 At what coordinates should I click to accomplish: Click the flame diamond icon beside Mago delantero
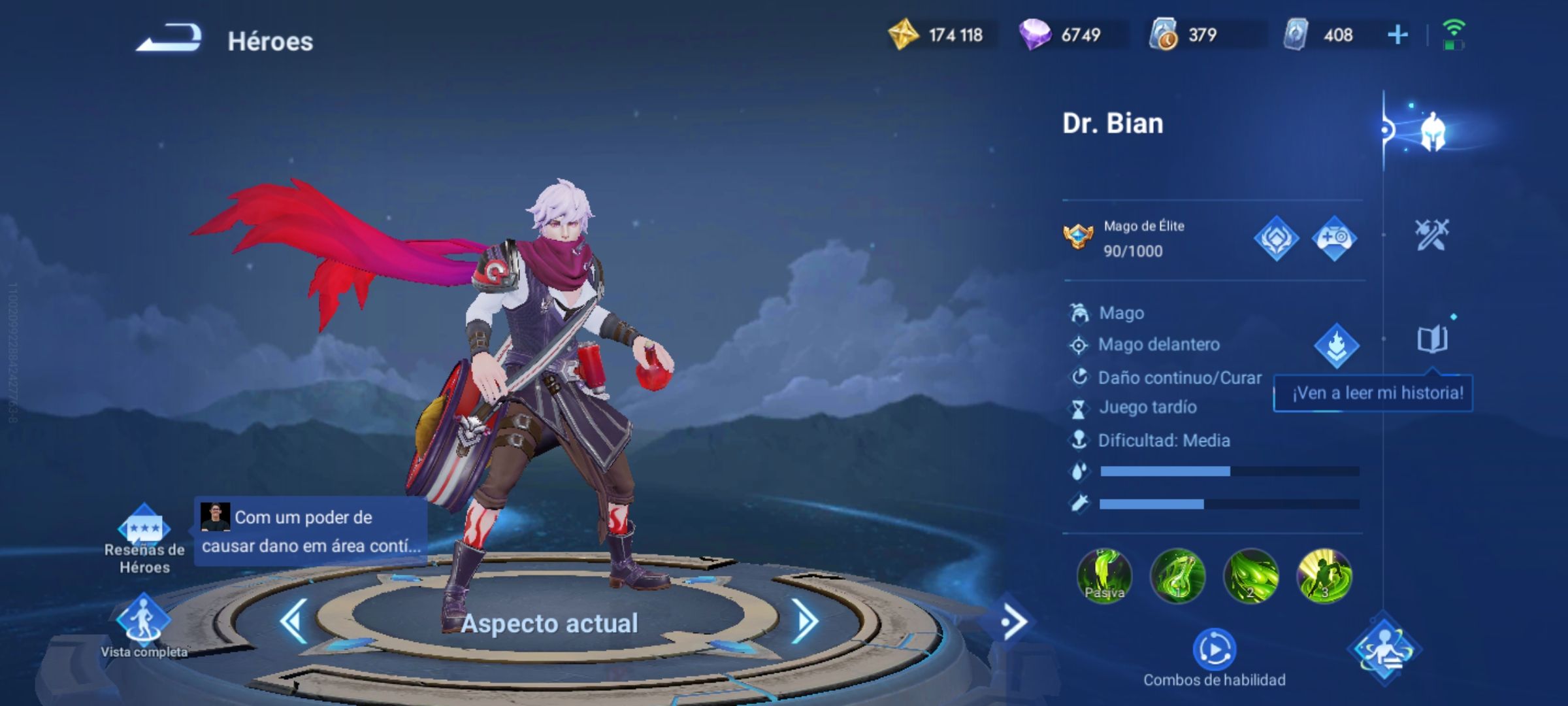[x=1337, y=346]
